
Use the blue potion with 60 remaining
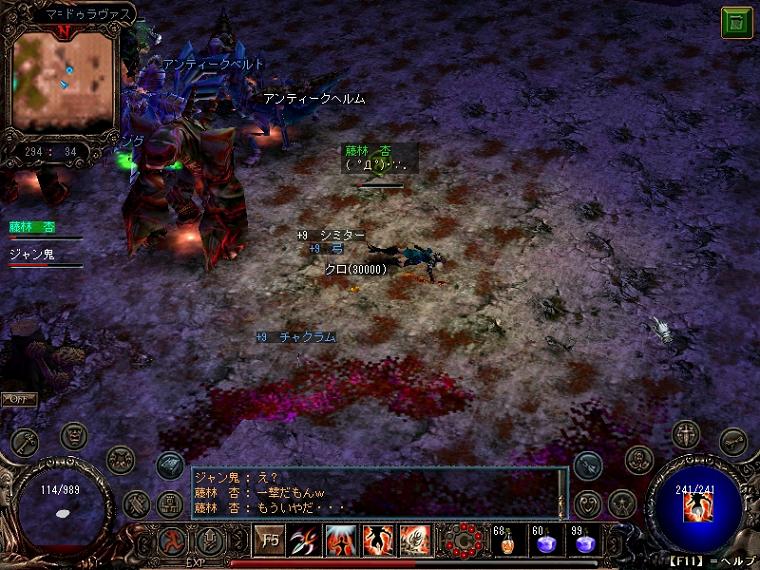pyautogui.click(x=545, y=541)
